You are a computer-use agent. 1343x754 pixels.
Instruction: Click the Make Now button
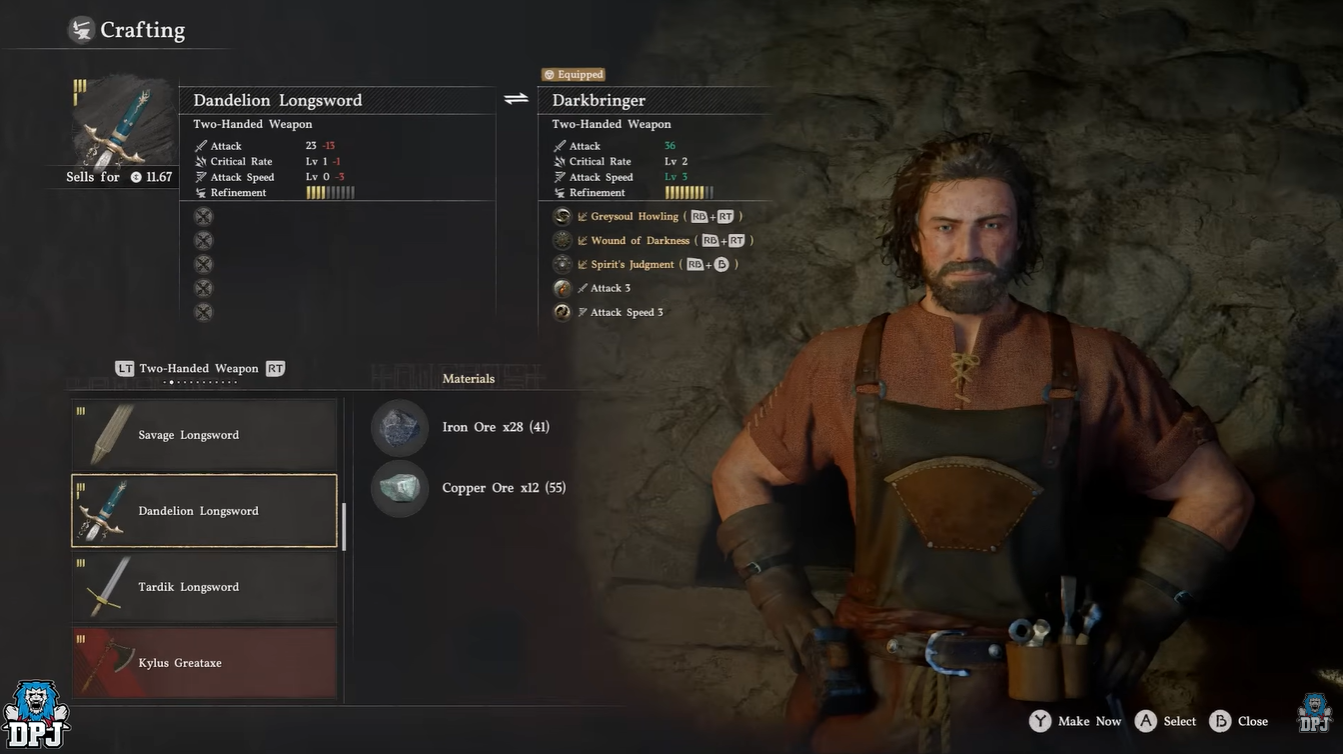[x=1076, y=721]
